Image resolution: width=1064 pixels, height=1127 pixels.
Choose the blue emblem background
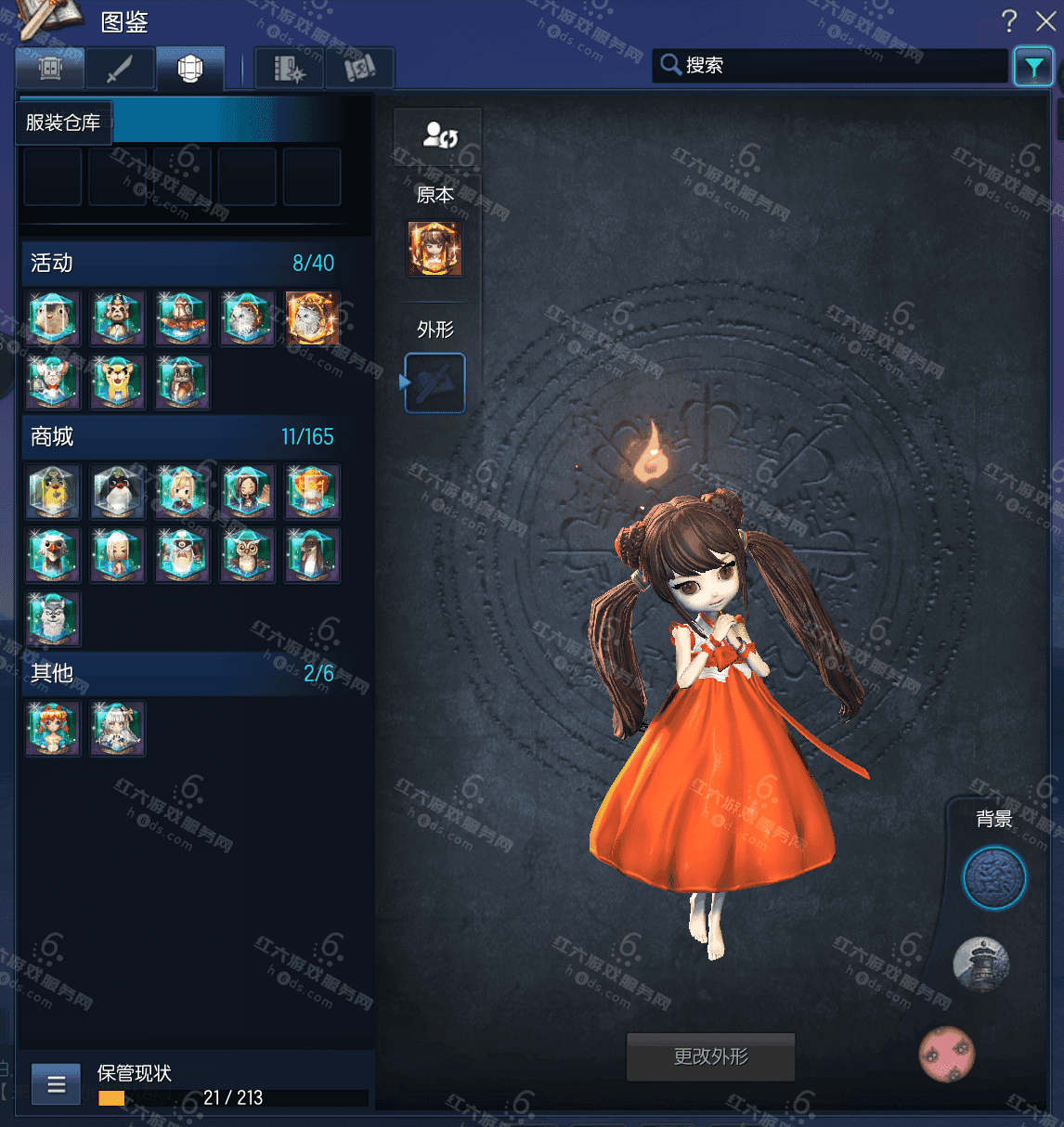coord(994,878)
